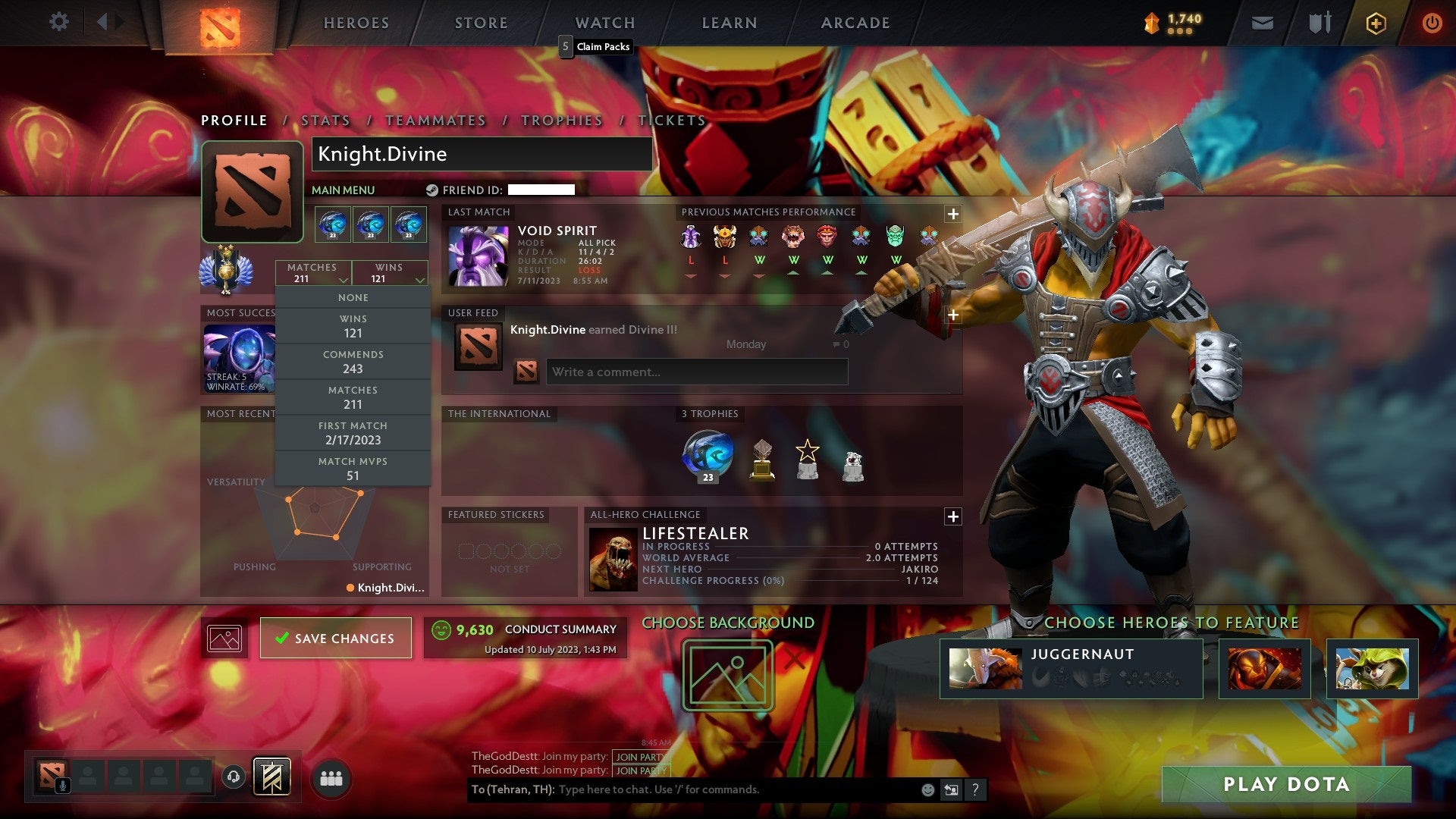Viewport: 1456px width, 819px height.
Task: Click JOIN PARTY next to TheGodDestt
Action: point(640,757)
